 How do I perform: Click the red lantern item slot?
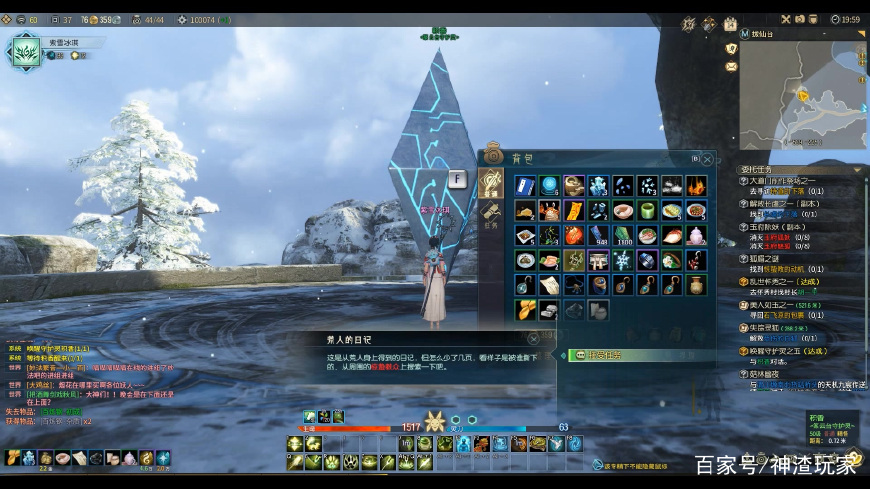pos(574,235)
